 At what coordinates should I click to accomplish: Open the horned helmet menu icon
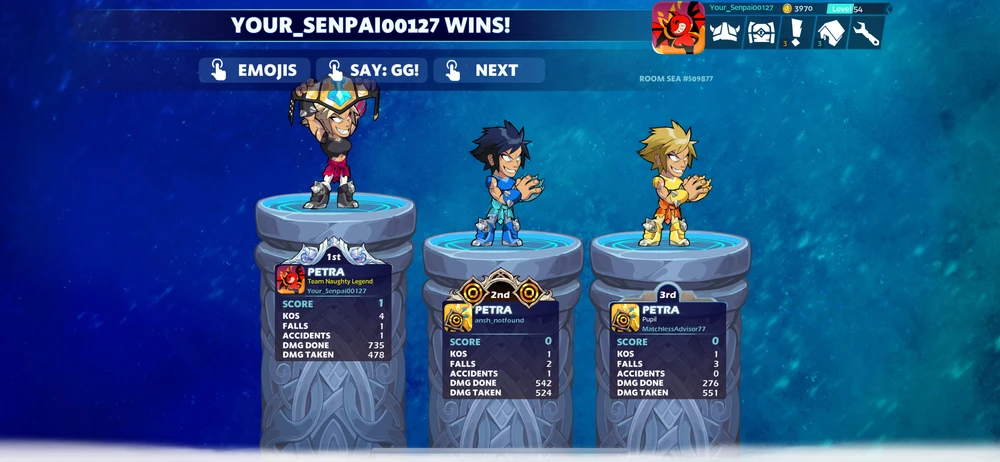pos(725,33)
